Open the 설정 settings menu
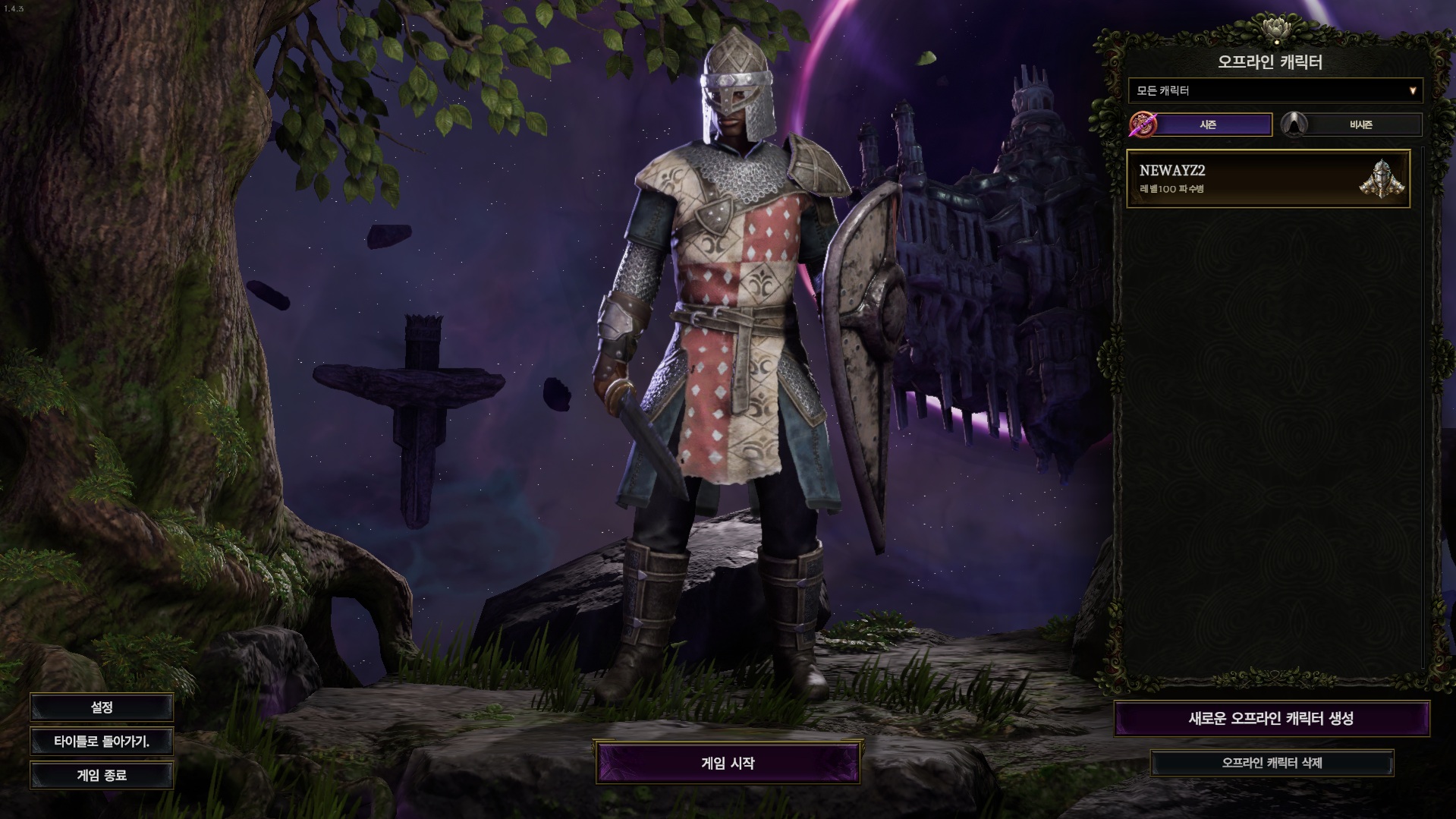This screenshot has height=819, width=1456. (102, 707)
